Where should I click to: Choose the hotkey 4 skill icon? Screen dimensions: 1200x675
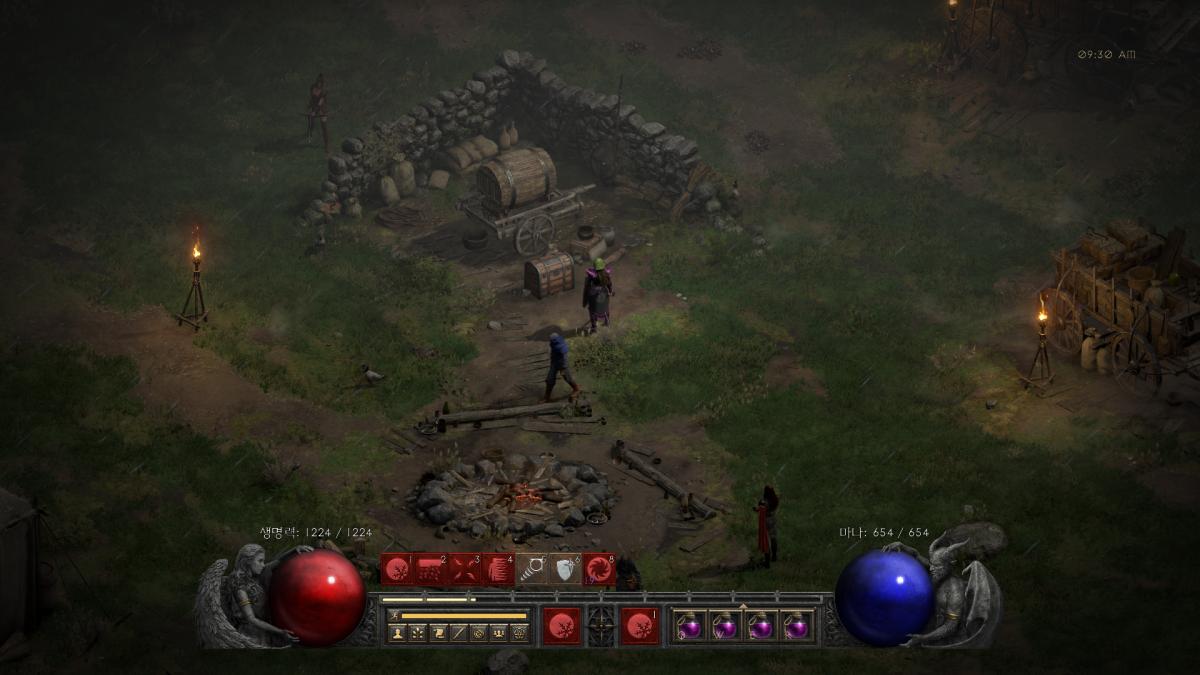[x=499, y=569]
